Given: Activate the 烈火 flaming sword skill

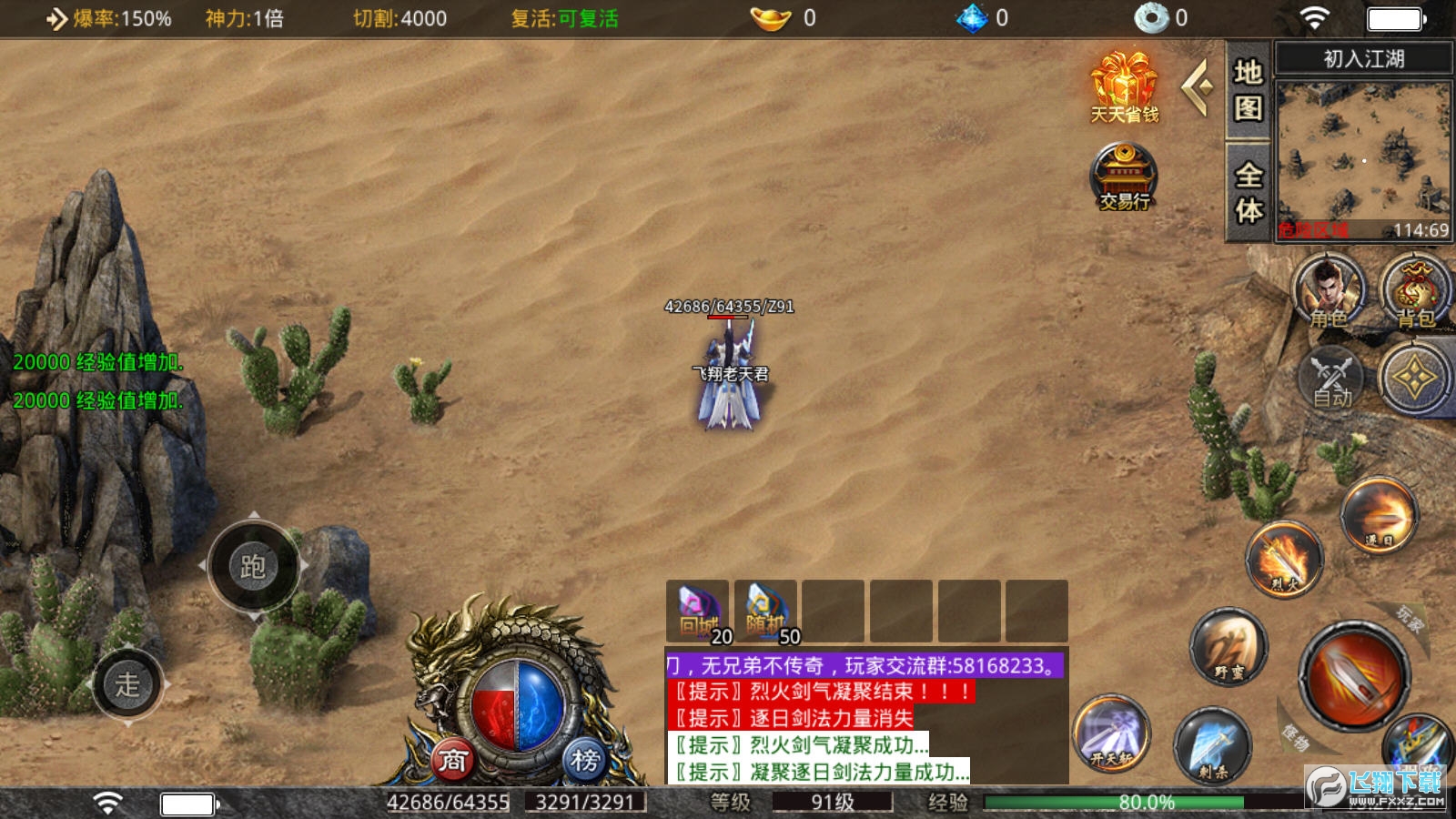Looking at the screenshot, I should click(1284, 559).
